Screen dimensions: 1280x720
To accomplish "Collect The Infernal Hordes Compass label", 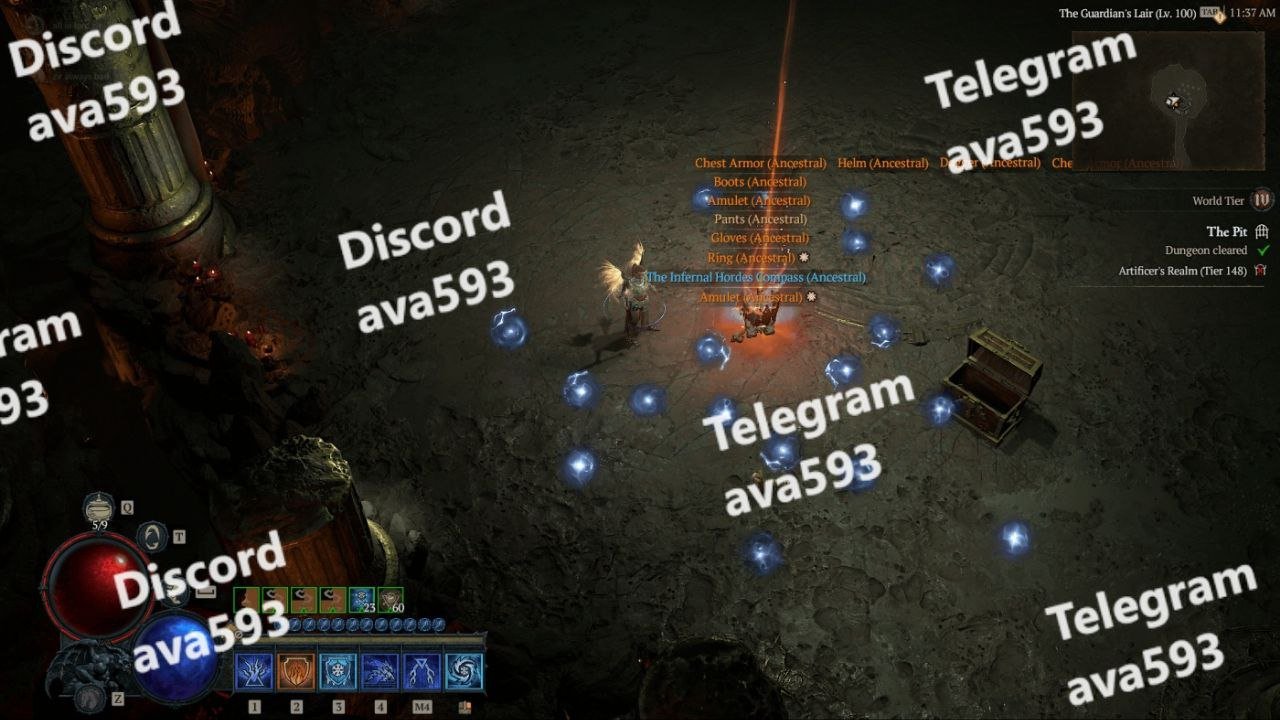I will click(756, 277).
